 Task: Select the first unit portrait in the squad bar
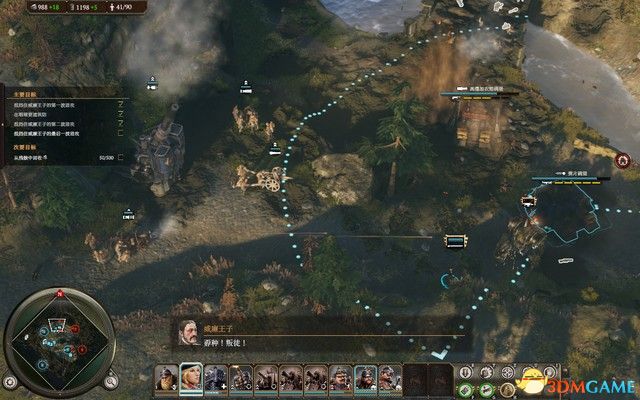(x=166, y=377)
